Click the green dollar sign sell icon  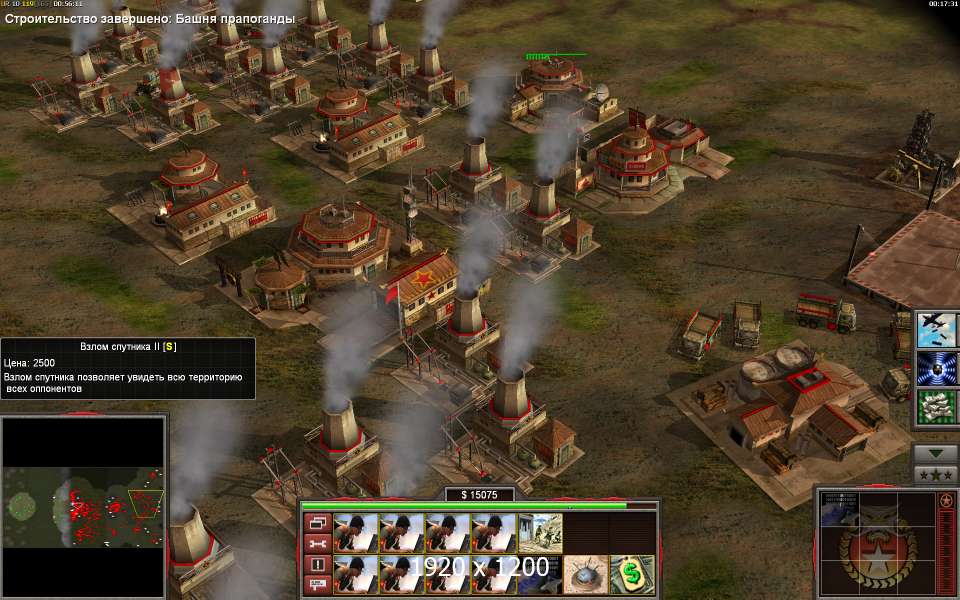pyautogui.click(x=632, y=573)
